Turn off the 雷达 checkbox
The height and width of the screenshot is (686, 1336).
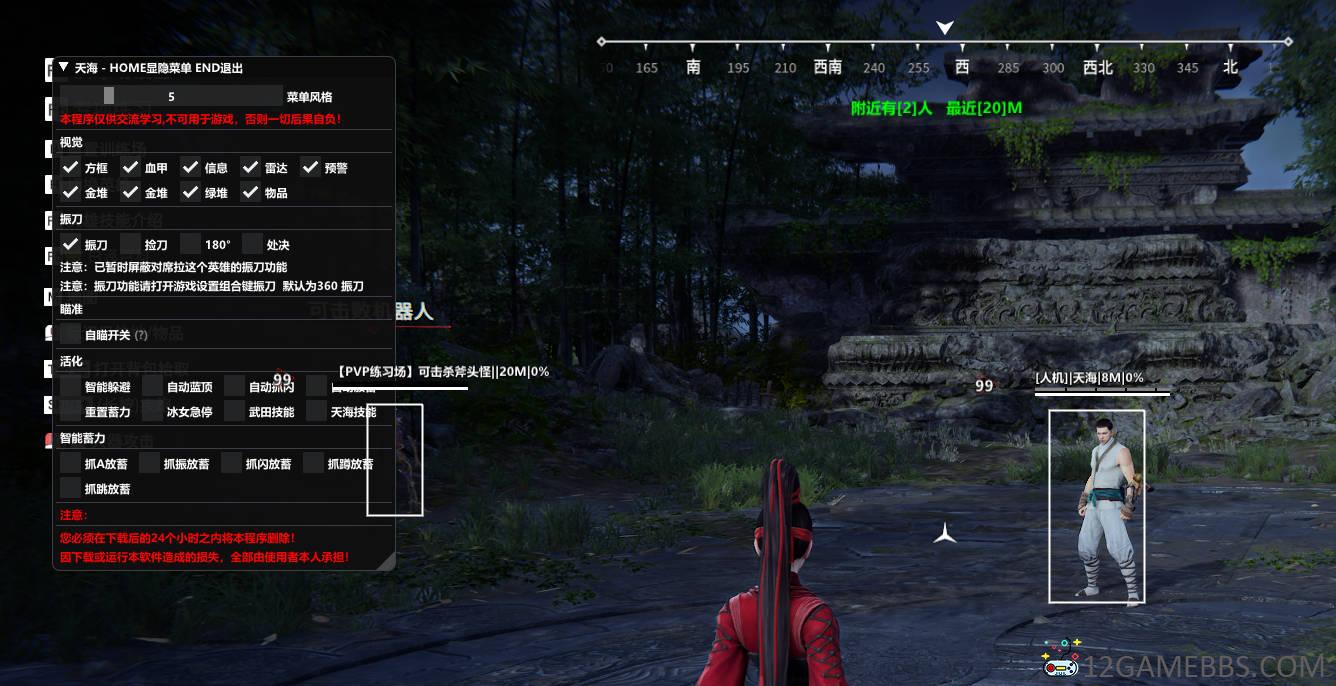pyautogui.click(x=250, y=168)
